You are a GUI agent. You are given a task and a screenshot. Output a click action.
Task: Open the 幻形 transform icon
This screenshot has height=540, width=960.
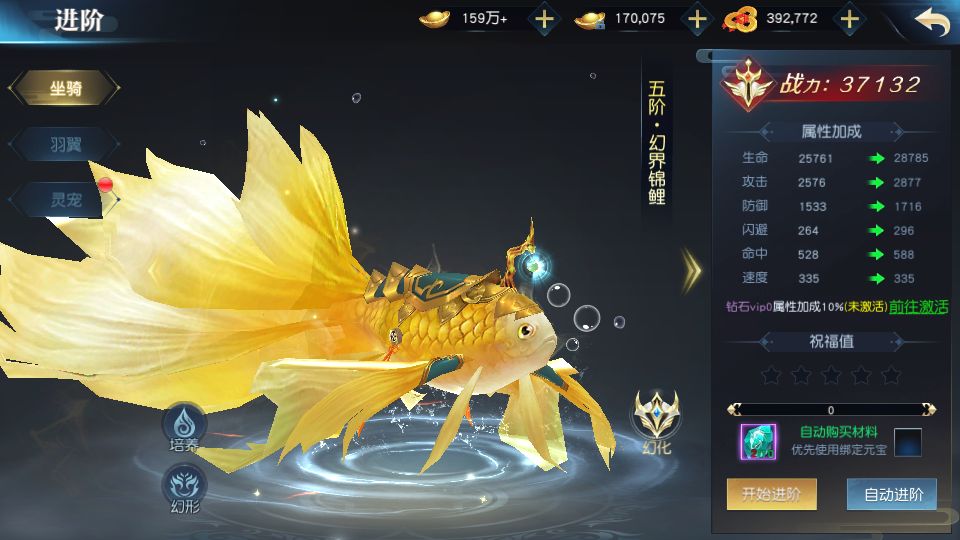coord(184,487)
